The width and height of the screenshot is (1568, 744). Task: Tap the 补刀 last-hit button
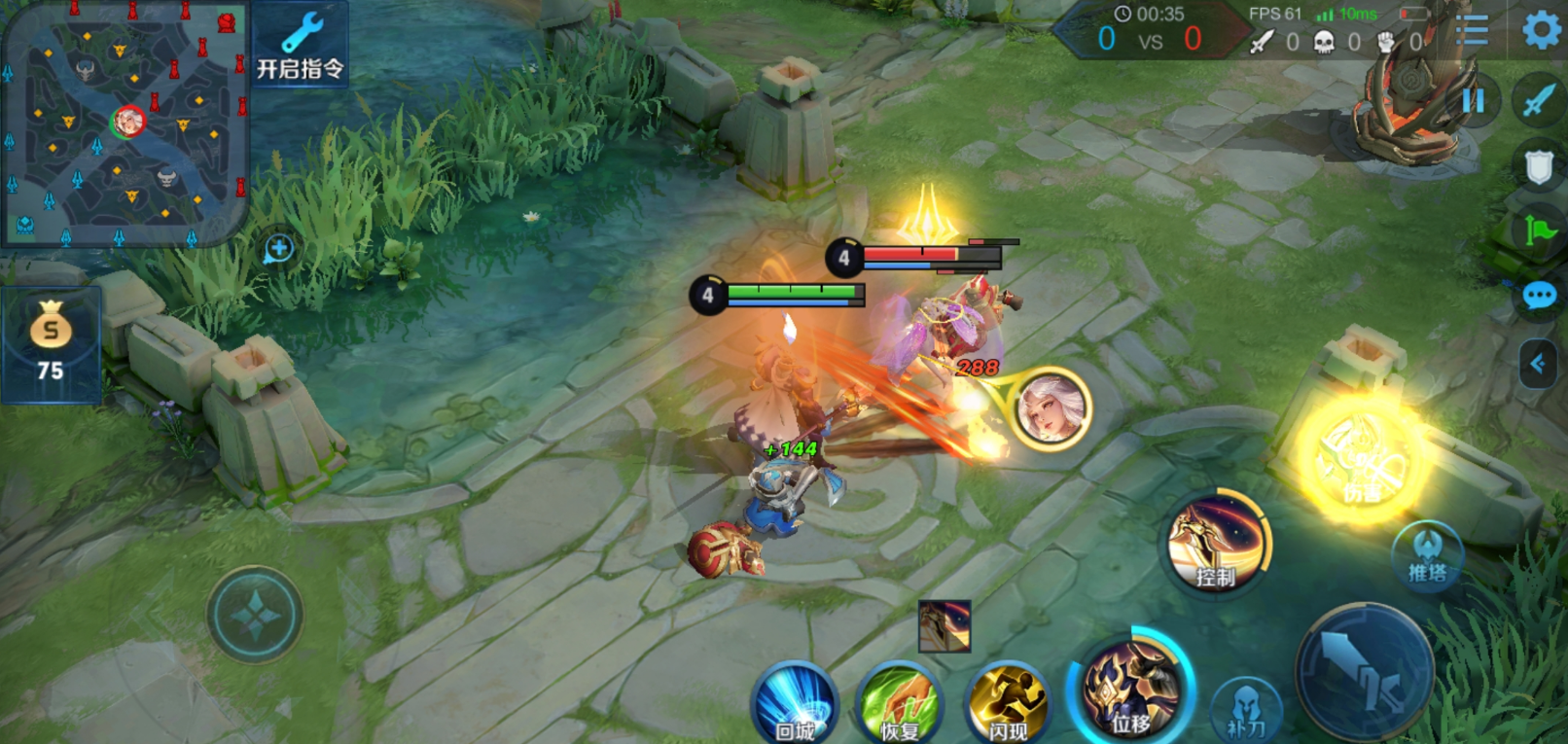coord(1246,710)
